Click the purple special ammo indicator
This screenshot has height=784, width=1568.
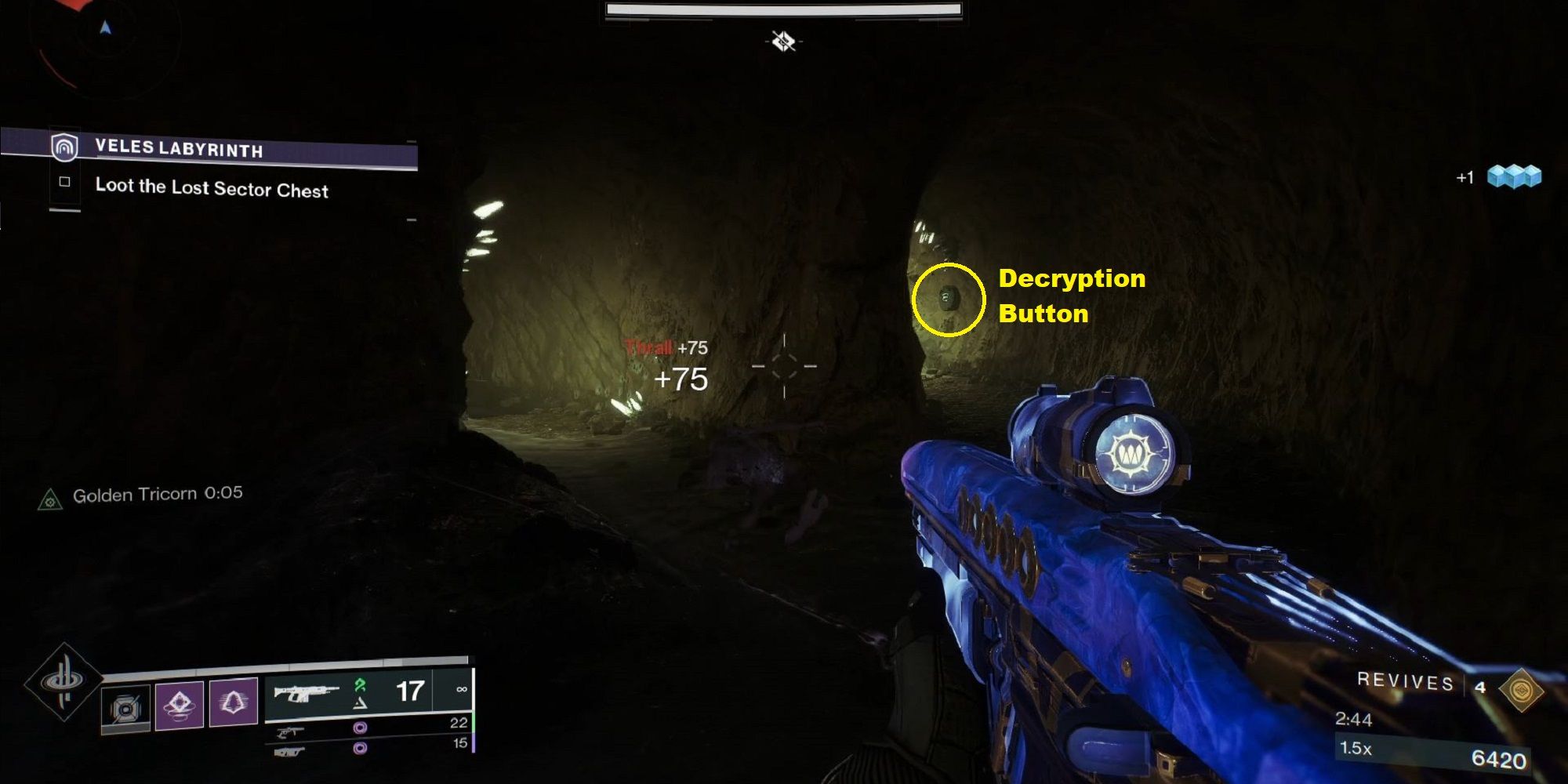click(x=362, y=728)
